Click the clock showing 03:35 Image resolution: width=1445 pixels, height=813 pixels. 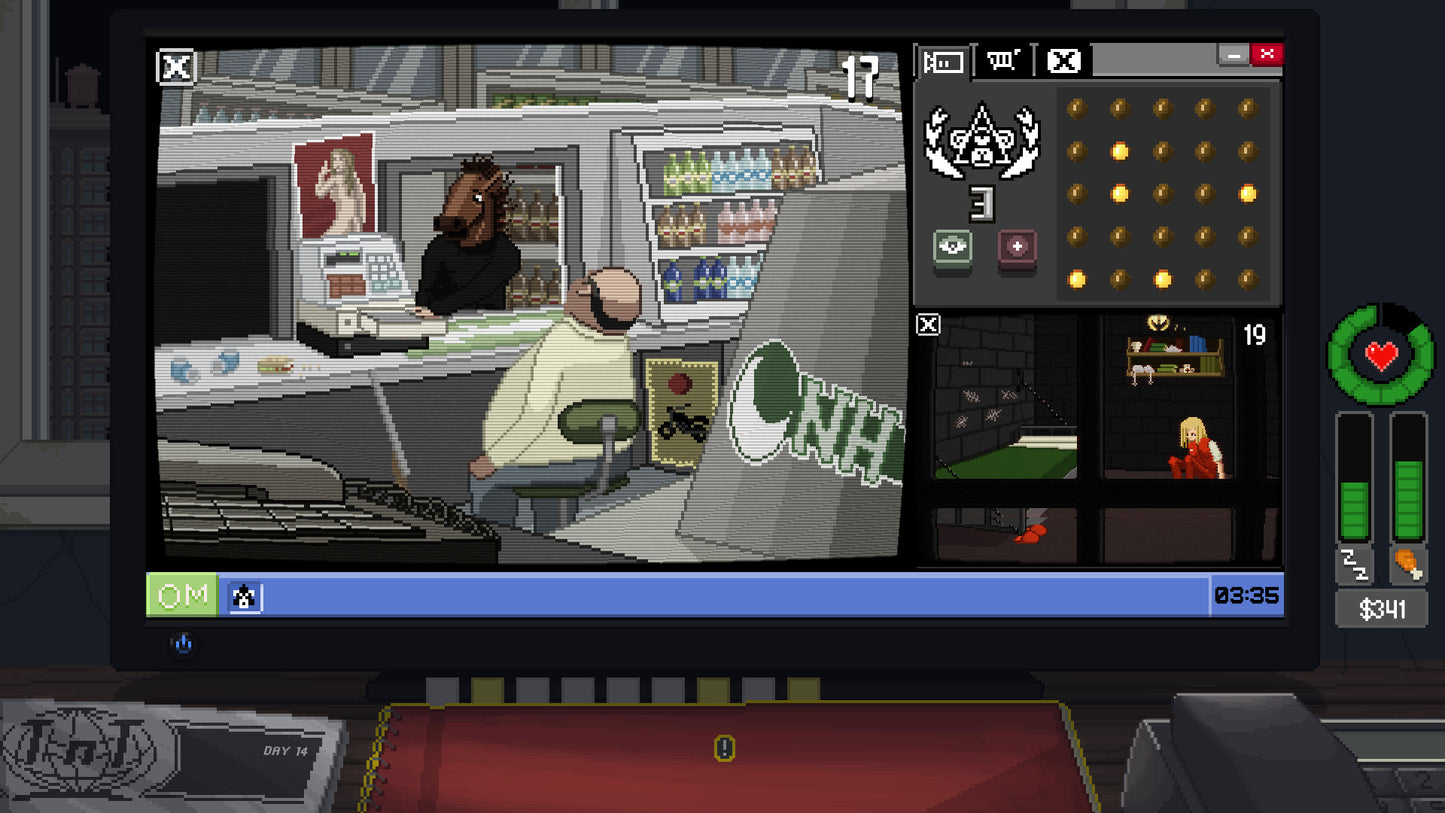(x=1247, y=595)
